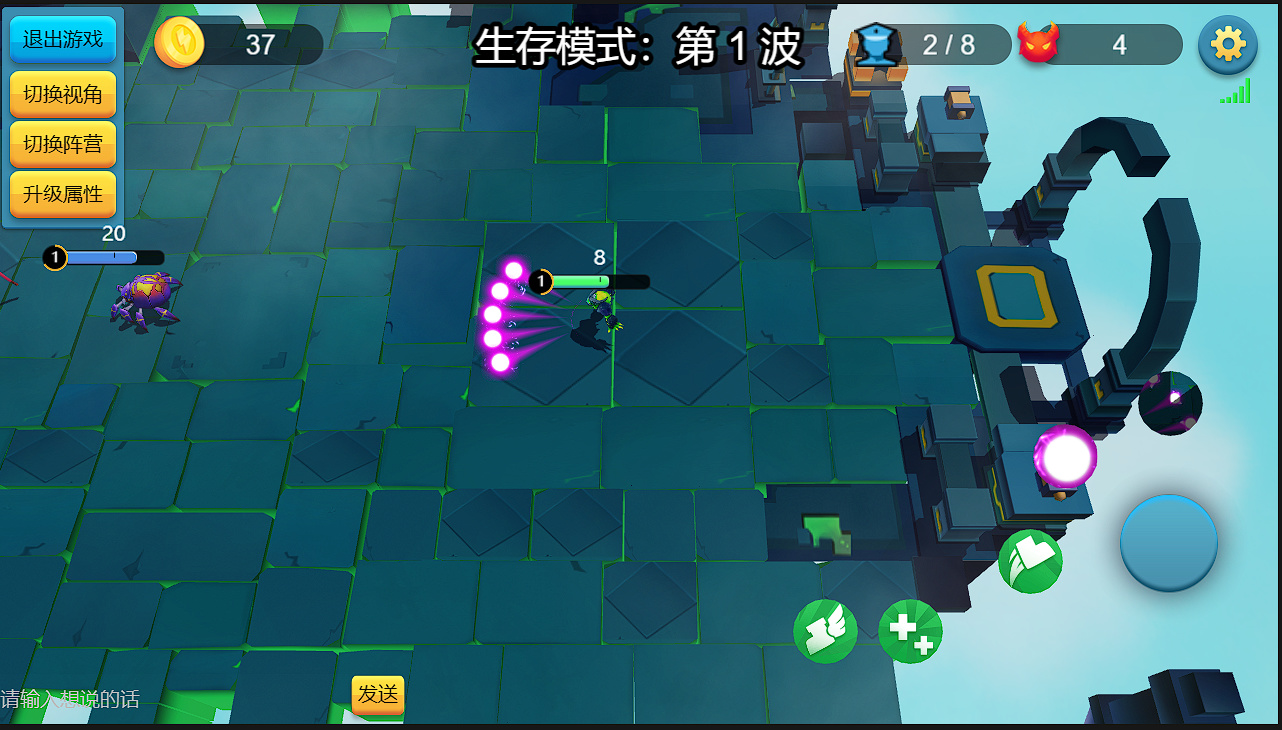Send the chat message with 发送
Viewport: 1282px width, 730px height.
378,694
